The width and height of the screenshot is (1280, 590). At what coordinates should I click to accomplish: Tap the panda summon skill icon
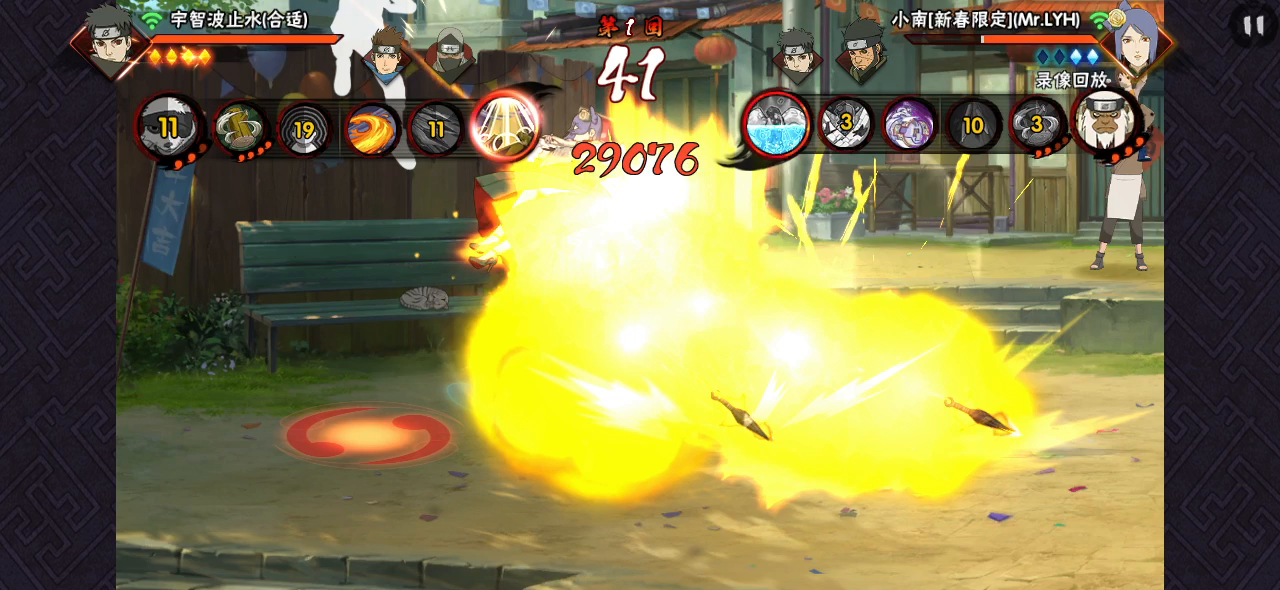pos(169,127)
